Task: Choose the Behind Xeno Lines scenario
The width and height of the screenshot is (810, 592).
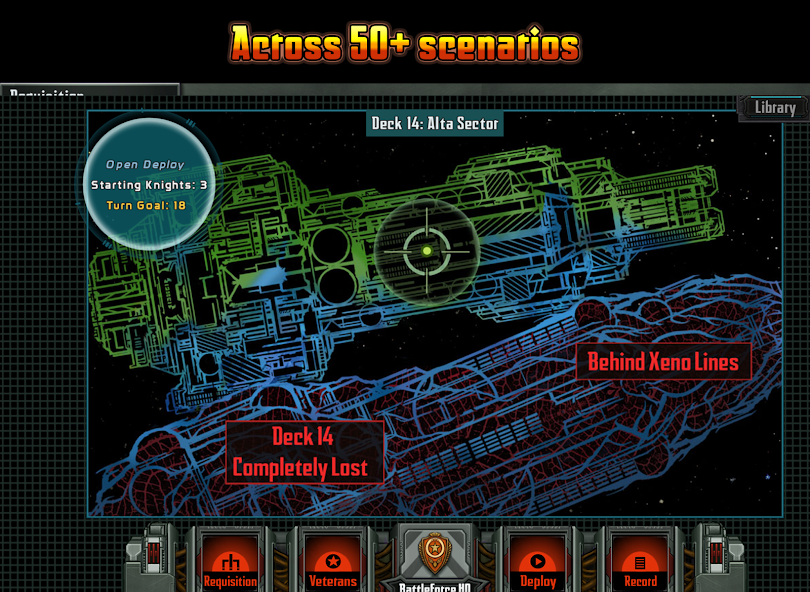Action: pyautogui.click(x=662, y=361)
